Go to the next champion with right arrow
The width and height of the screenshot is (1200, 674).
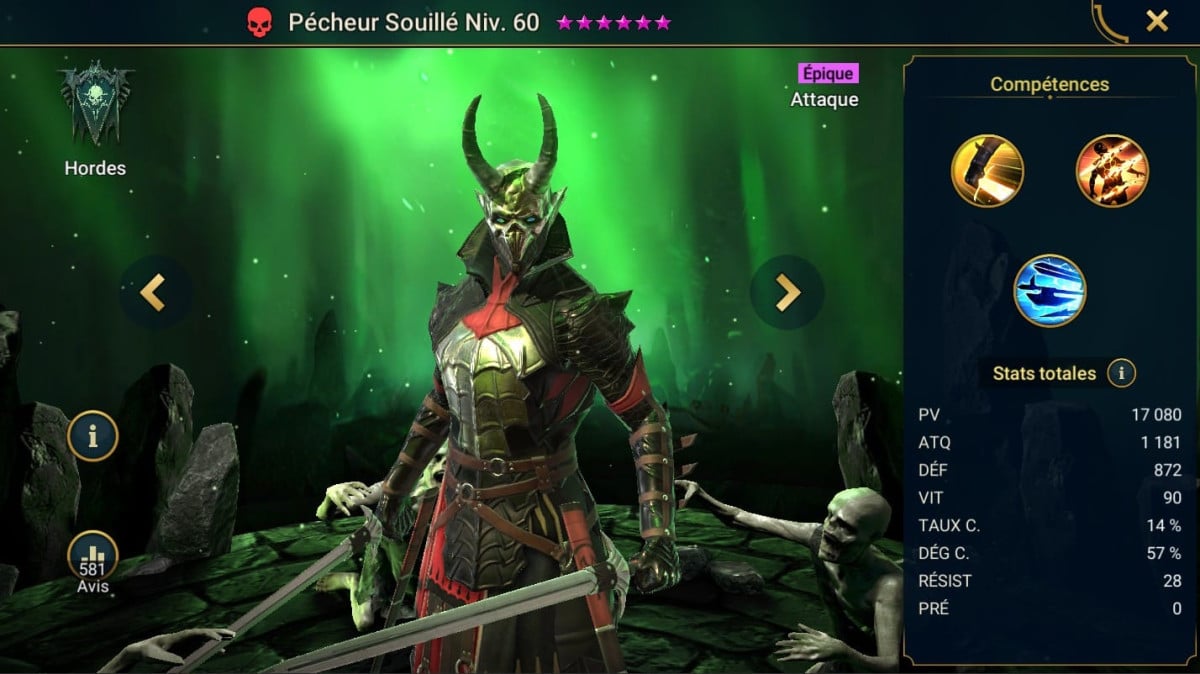(787, 292)
